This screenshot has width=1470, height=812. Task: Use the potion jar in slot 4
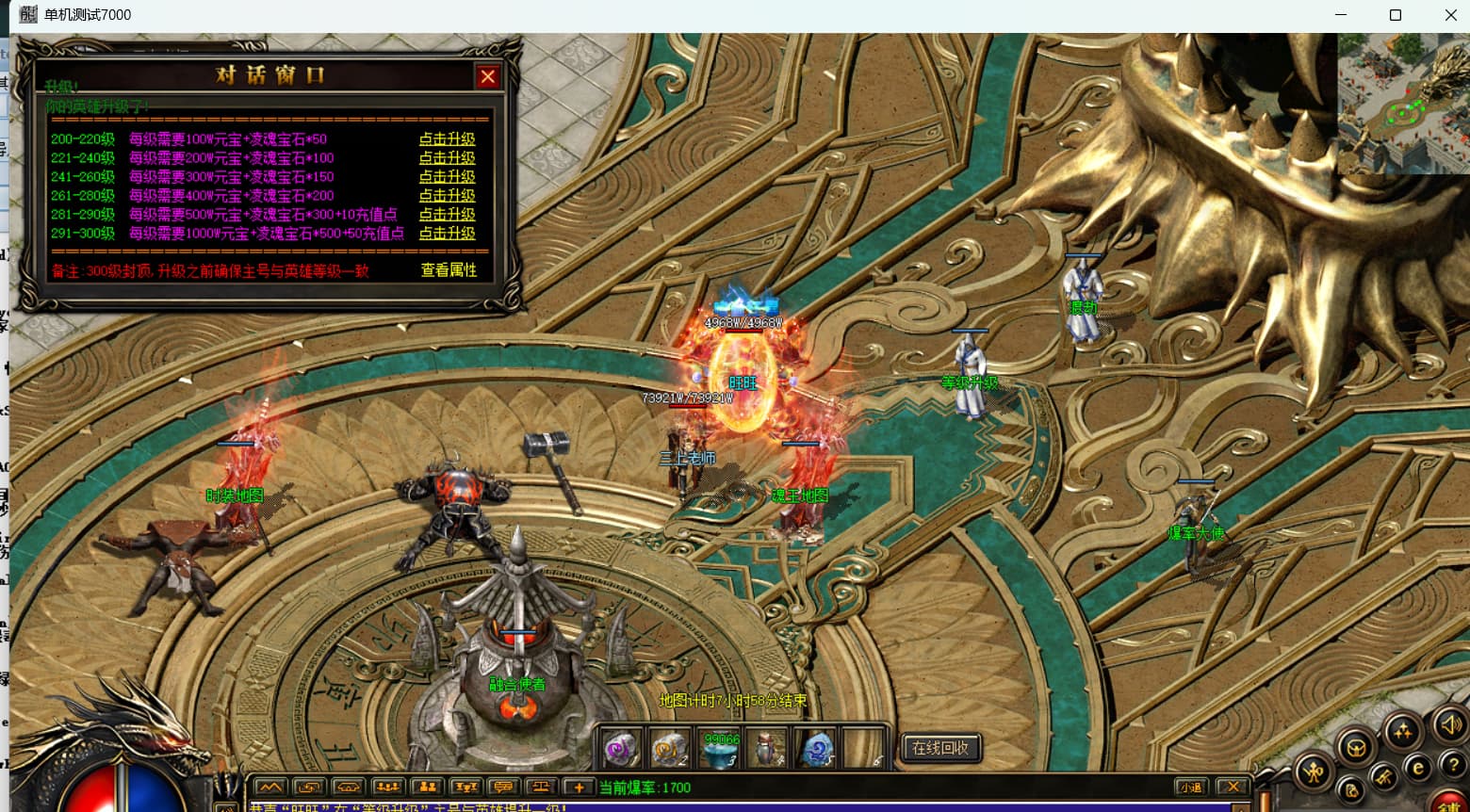(769, 750)
